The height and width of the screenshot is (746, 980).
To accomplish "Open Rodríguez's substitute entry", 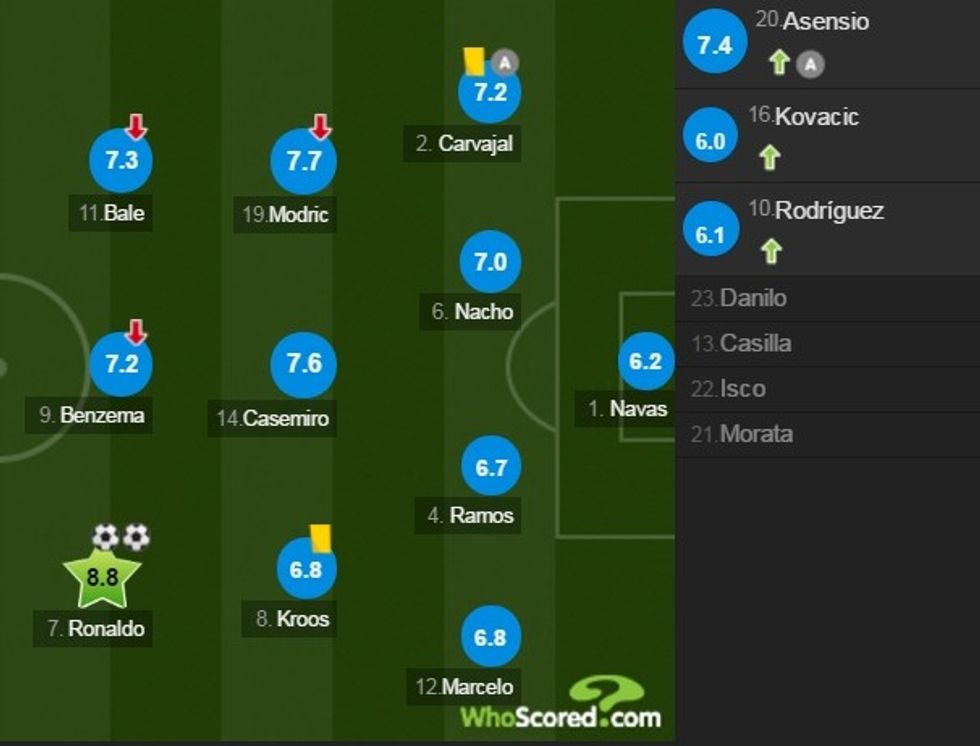I will coord(829,211).
